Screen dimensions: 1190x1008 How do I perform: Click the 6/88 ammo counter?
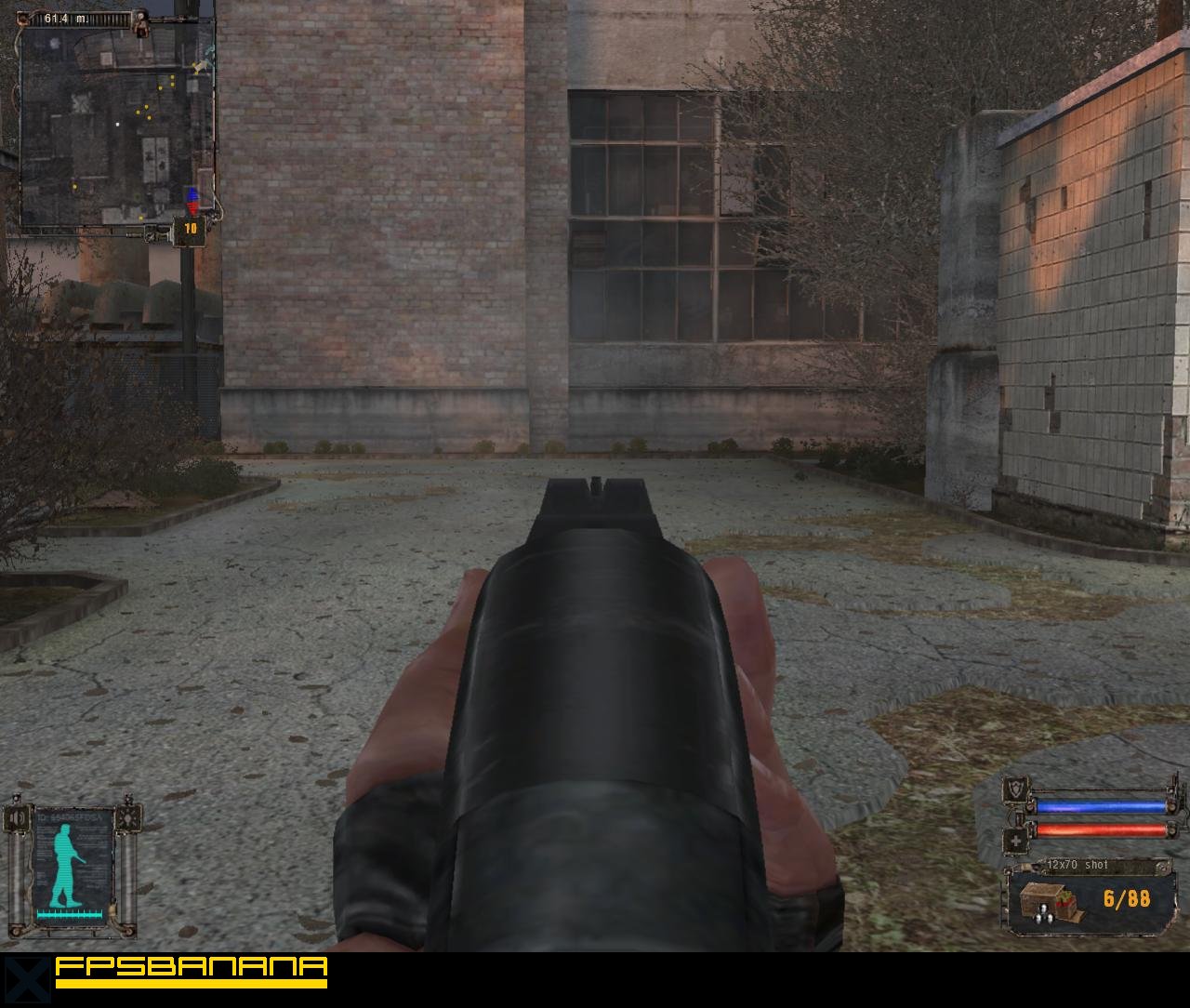point(1127,897)
